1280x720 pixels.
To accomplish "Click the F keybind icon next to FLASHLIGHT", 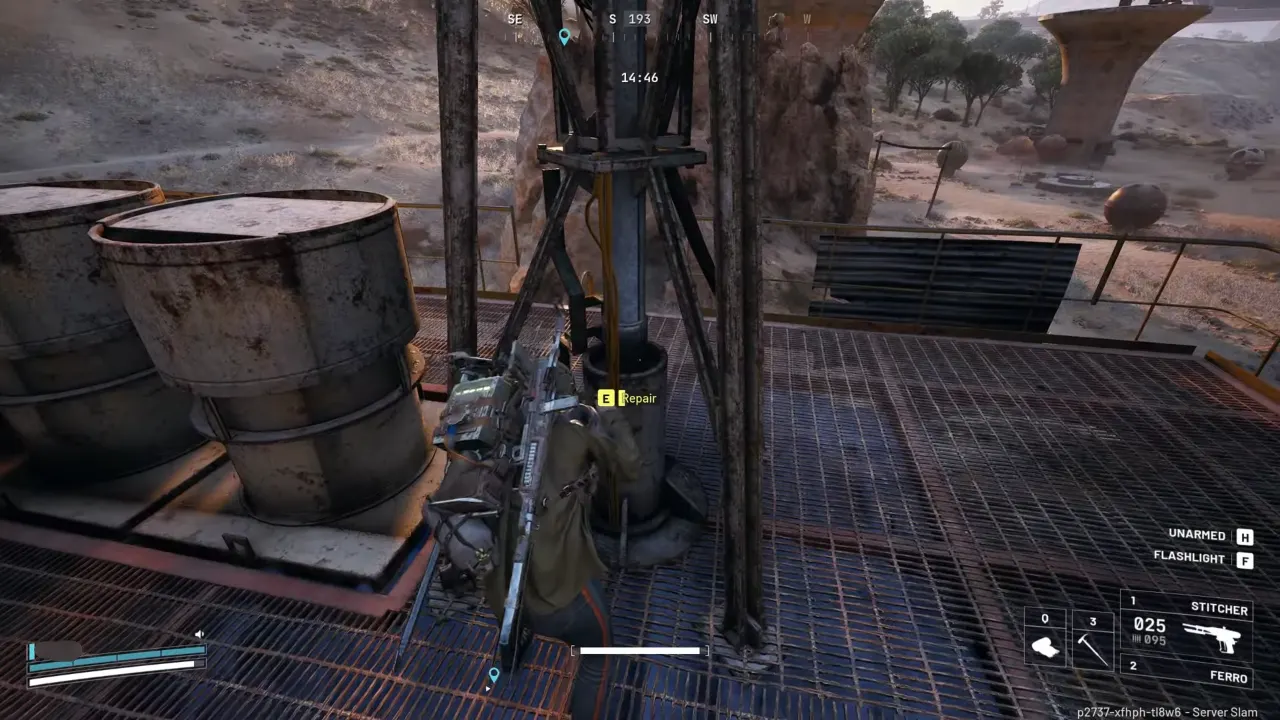I will (1244, 560).
